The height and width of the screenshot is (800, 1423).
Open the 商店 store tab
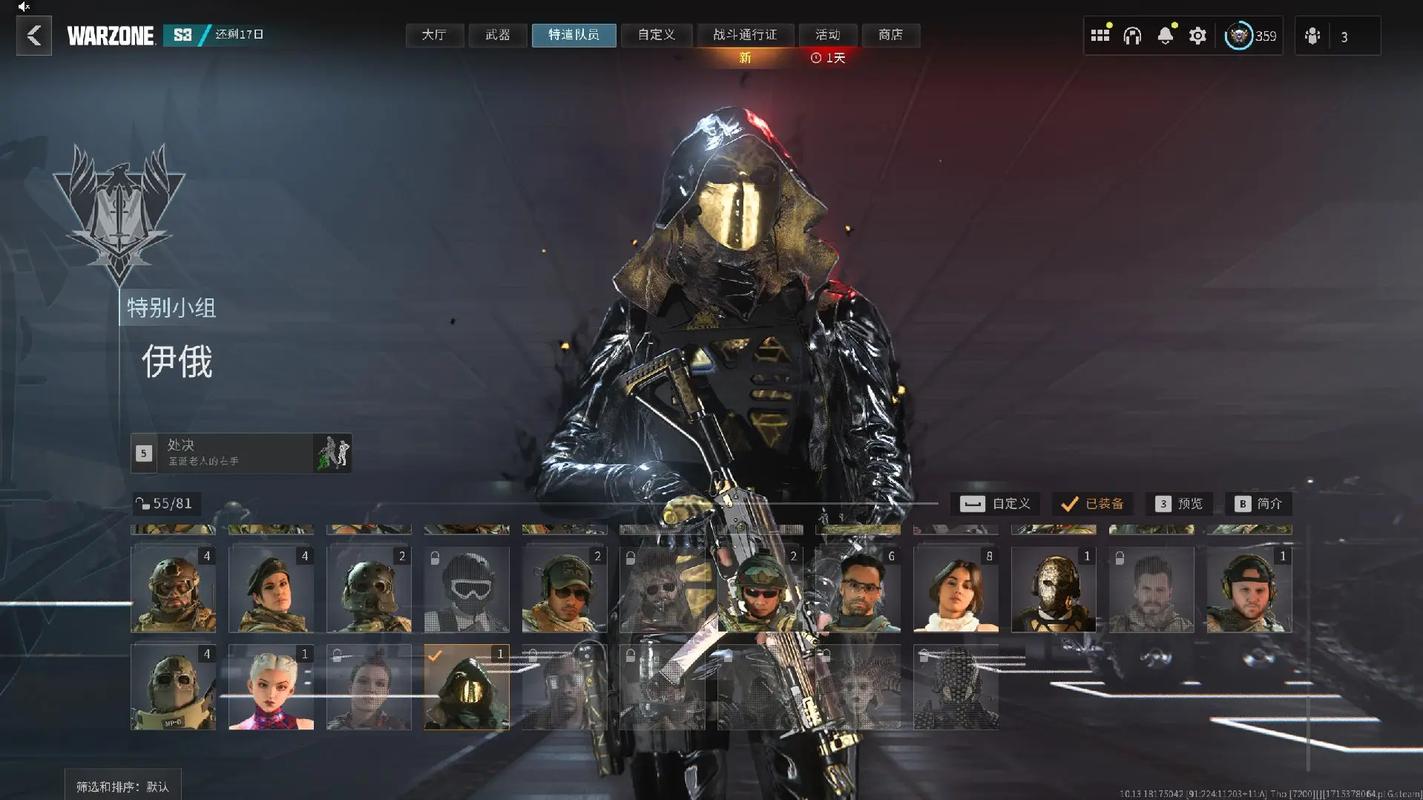coord(890,35)
